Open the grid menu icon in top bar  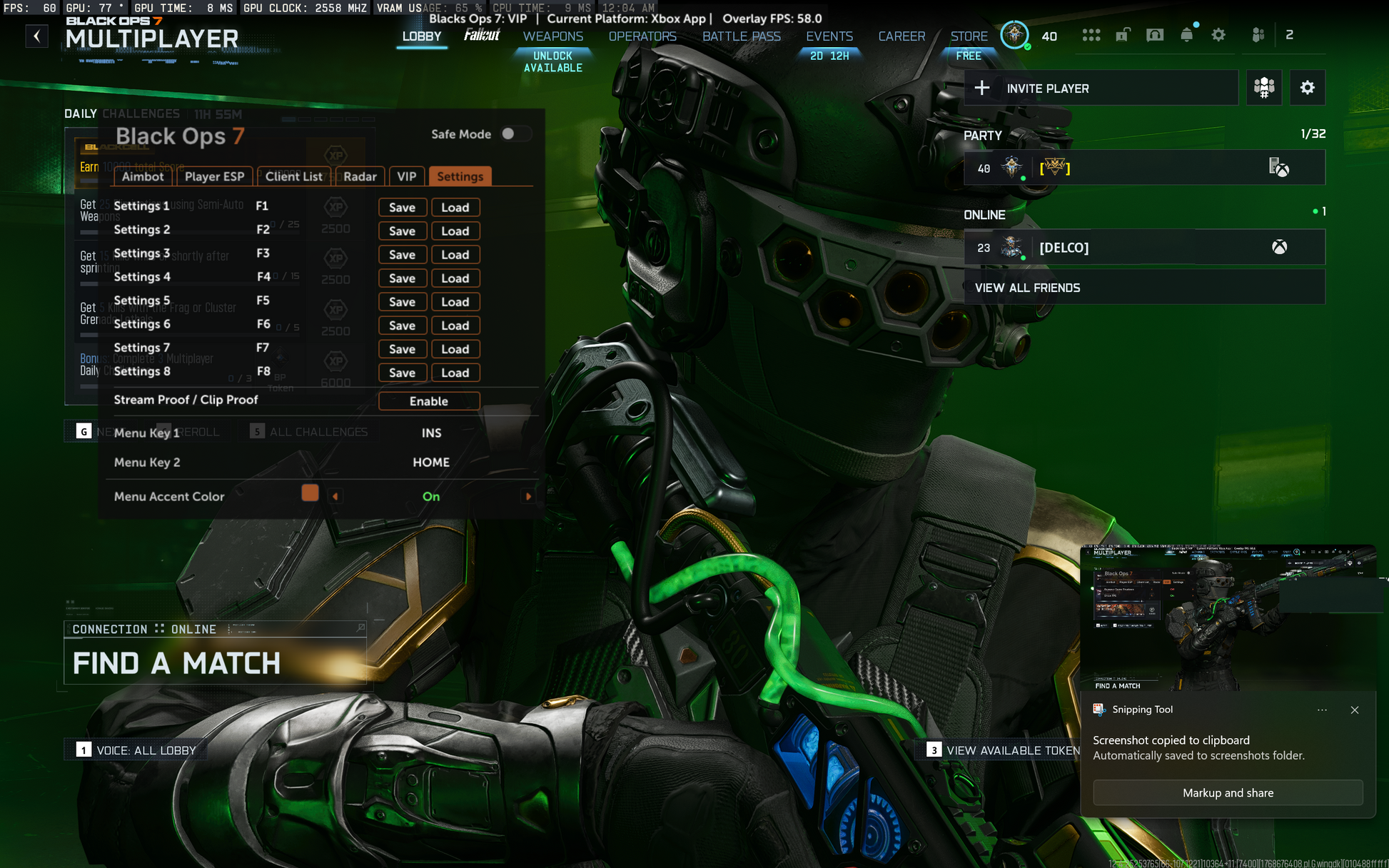point(1091,35)
